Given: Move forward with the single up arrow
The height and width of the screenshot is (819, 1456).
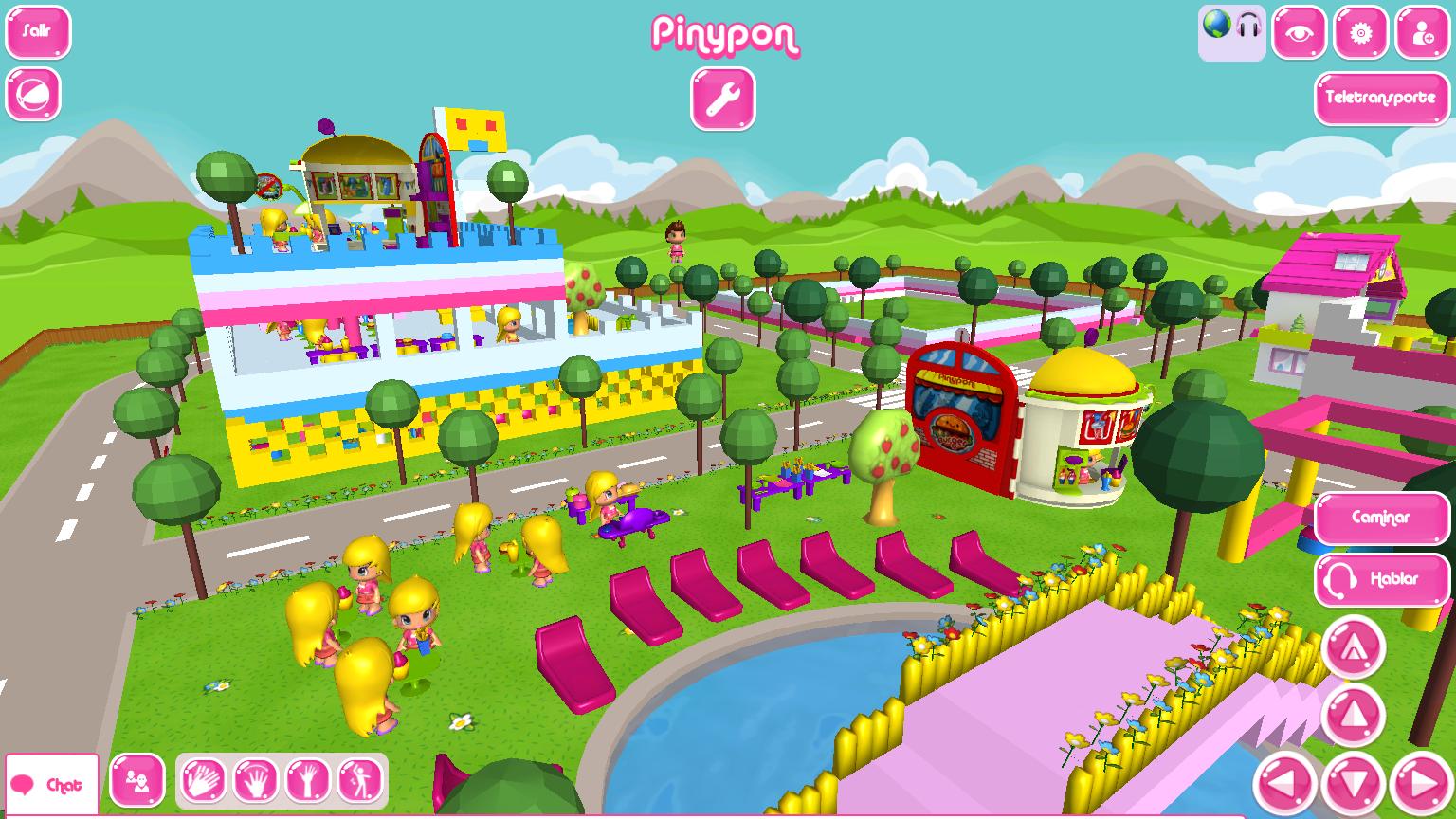Looking at the screenshot, I should pyautogui.click(x=1353, y=716).
